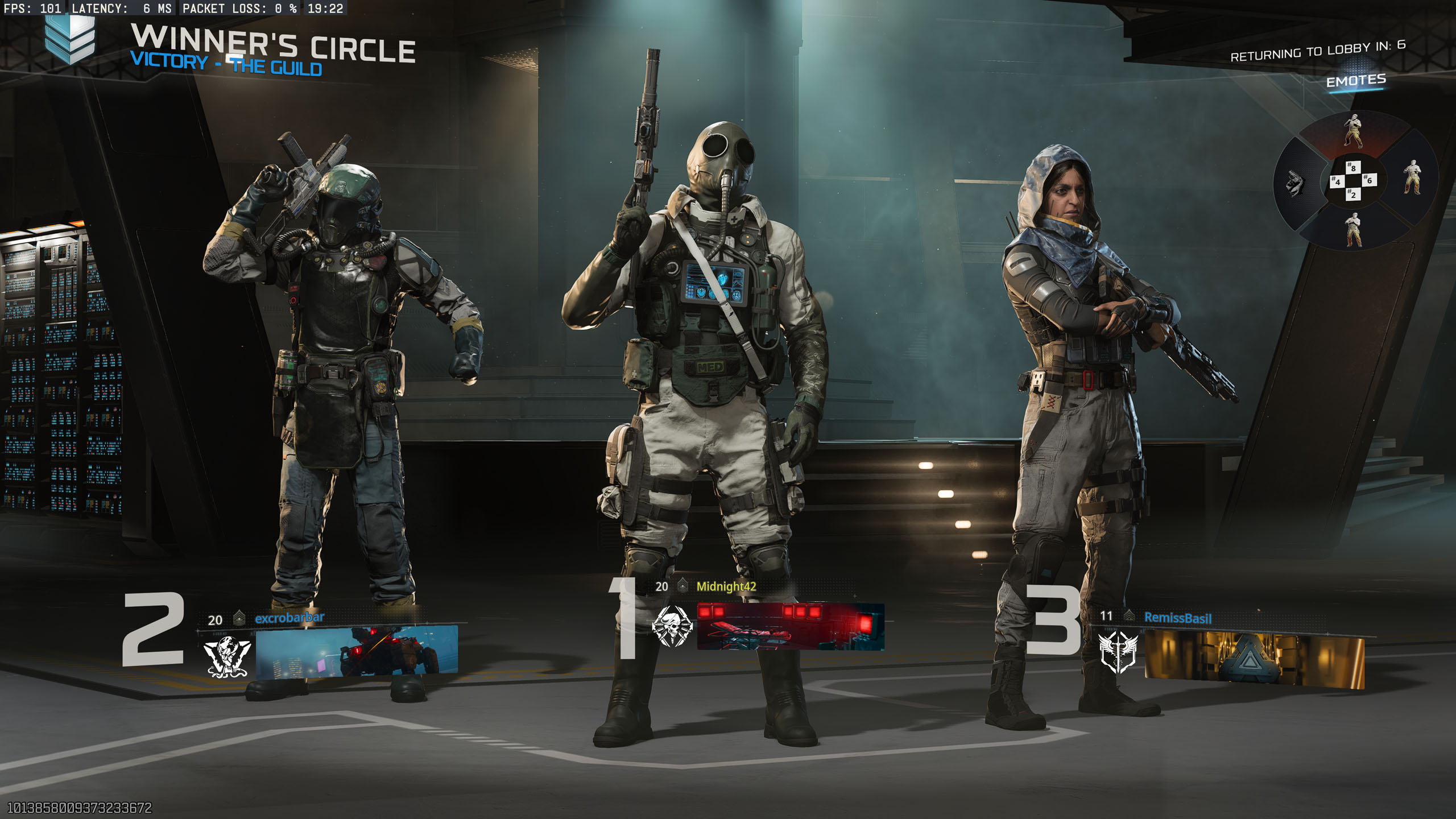
Task: Click excrobarbar's emblem icon
Action: click(227, 657)
